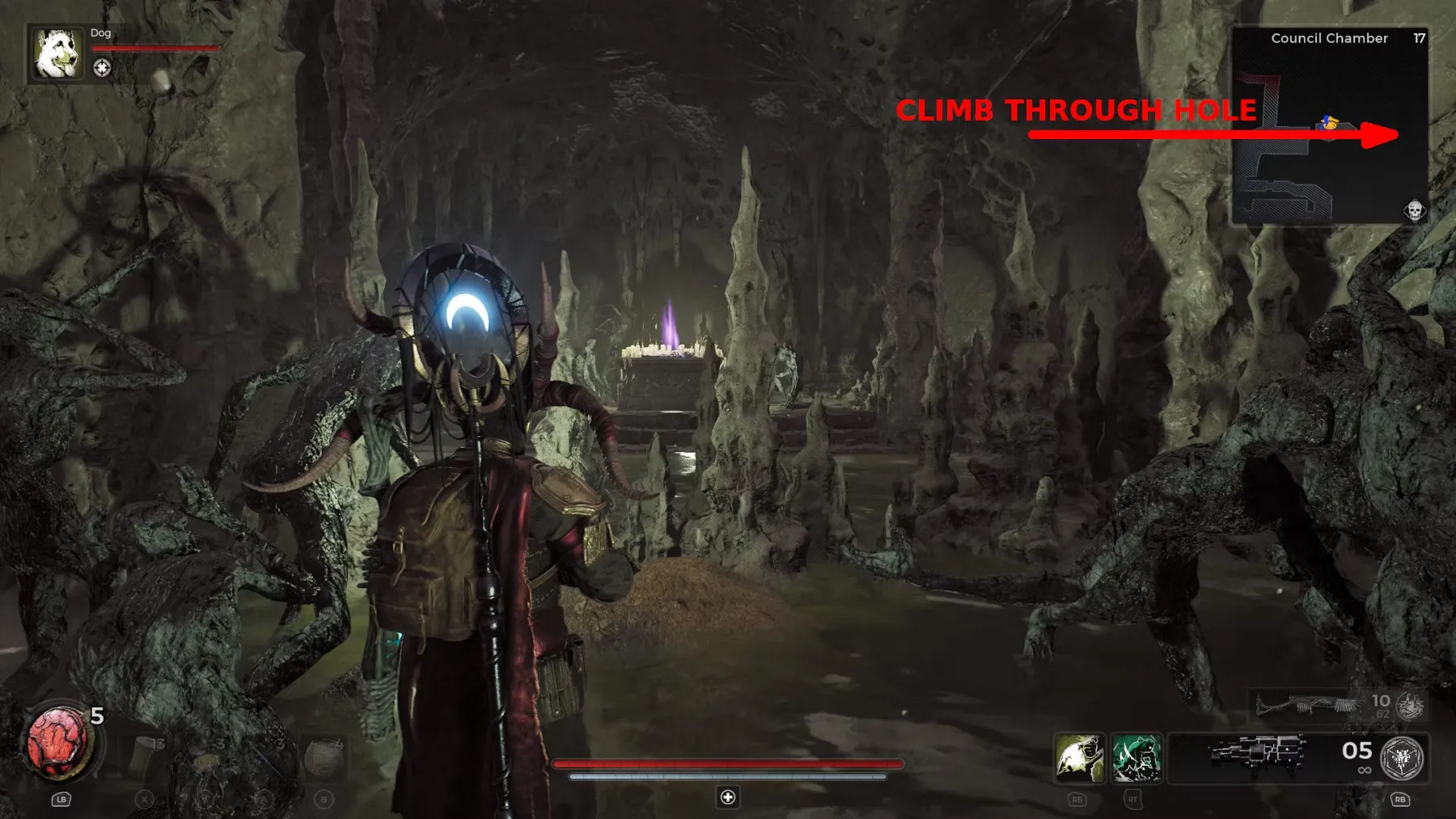Click the skull difficulty icon on minimap
Image resolution: width=1456 pixels, height=819 pixels.
coord(1414,211)
